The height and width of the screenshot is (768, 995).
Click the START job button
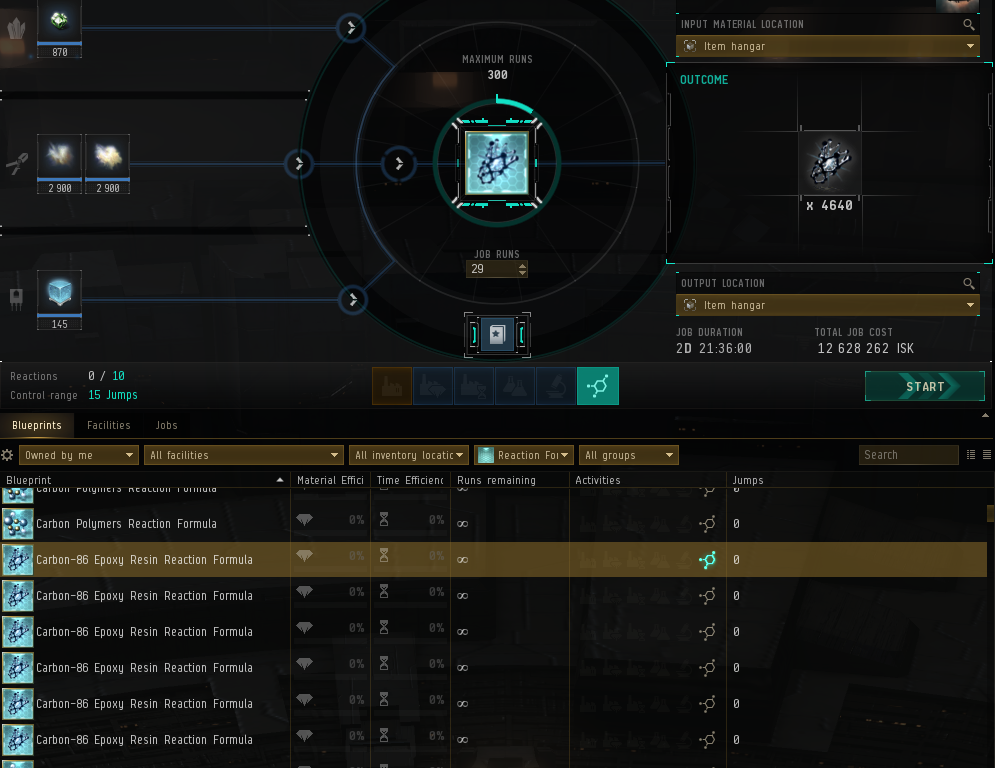tap(910, 387)
